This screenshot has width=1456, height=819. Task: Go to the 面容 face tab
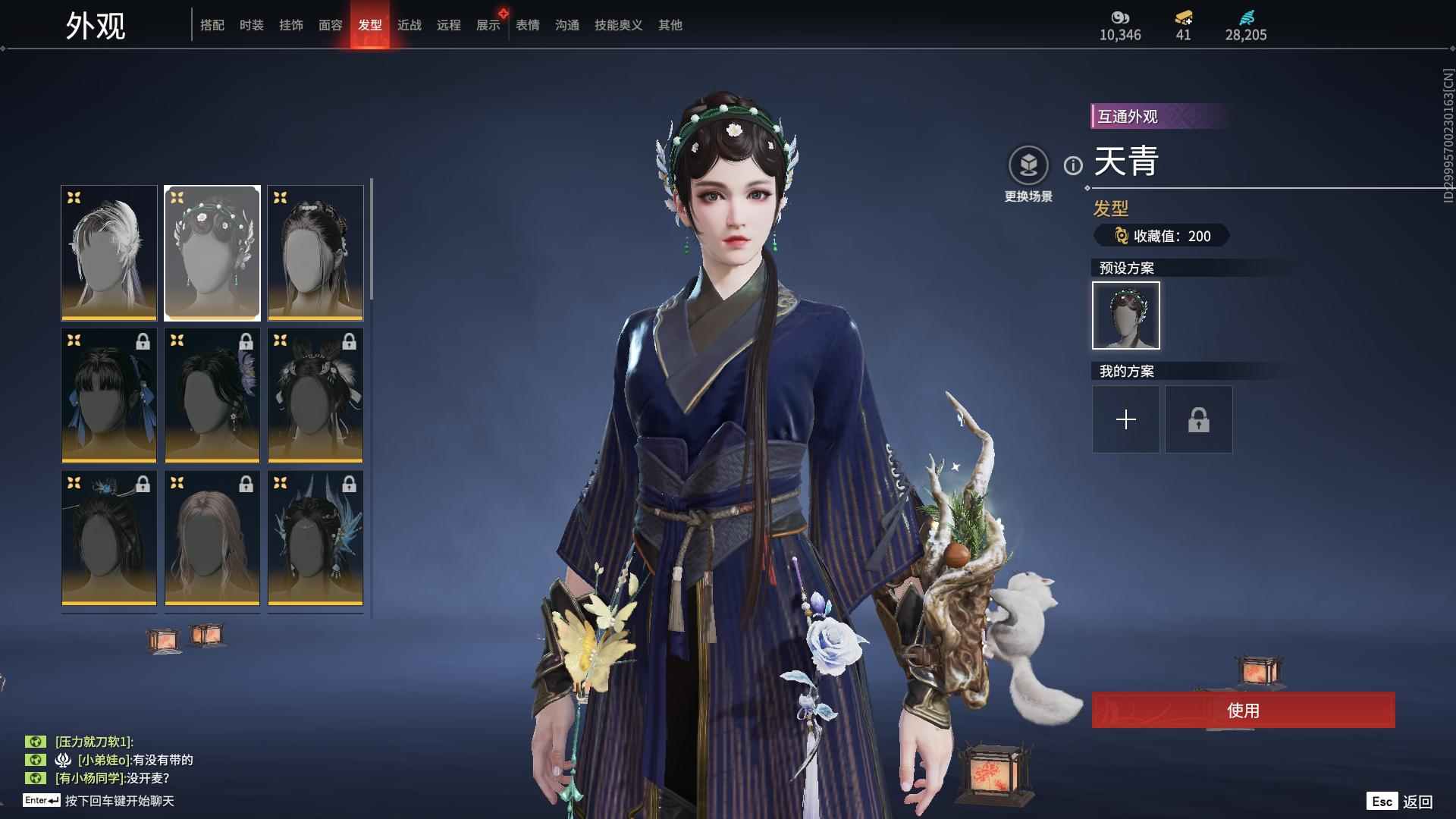coord(331,25)
